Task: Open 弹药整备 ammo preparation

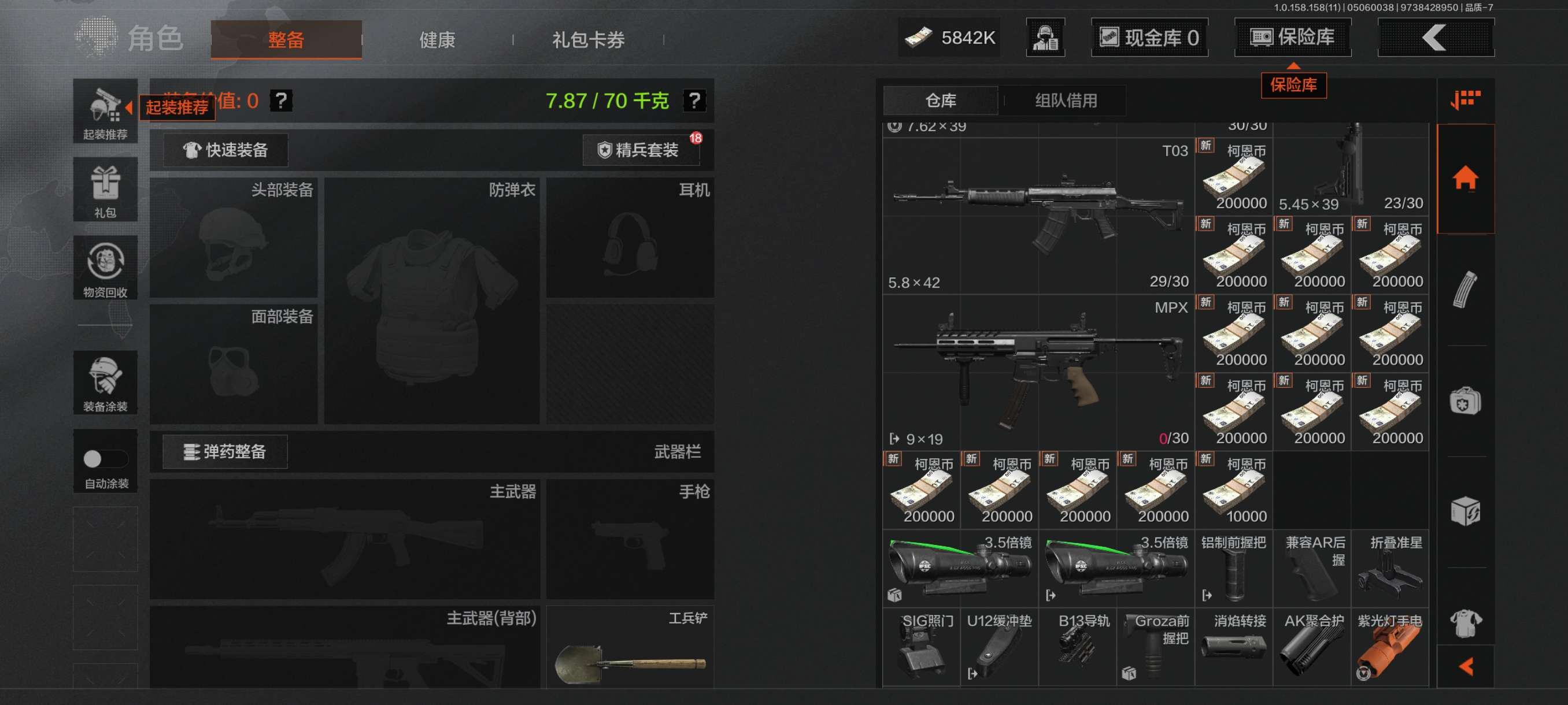Action: pyautogui.click(x=225, y=452)
